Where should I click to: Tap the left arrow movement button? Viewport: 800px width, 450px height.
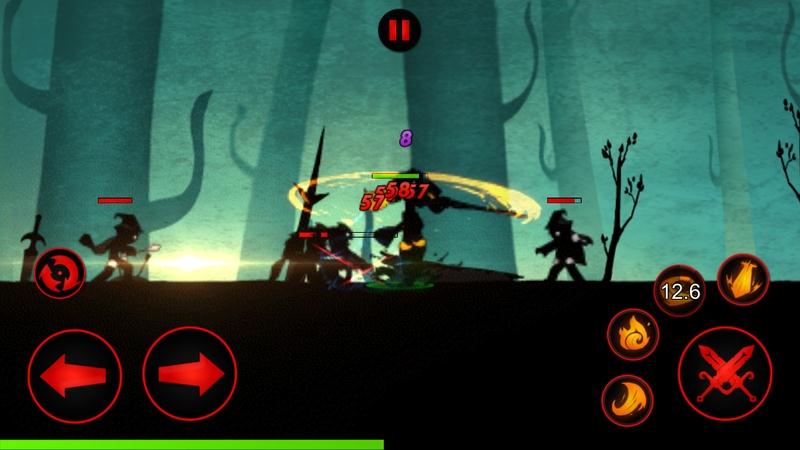pos(75,374)
